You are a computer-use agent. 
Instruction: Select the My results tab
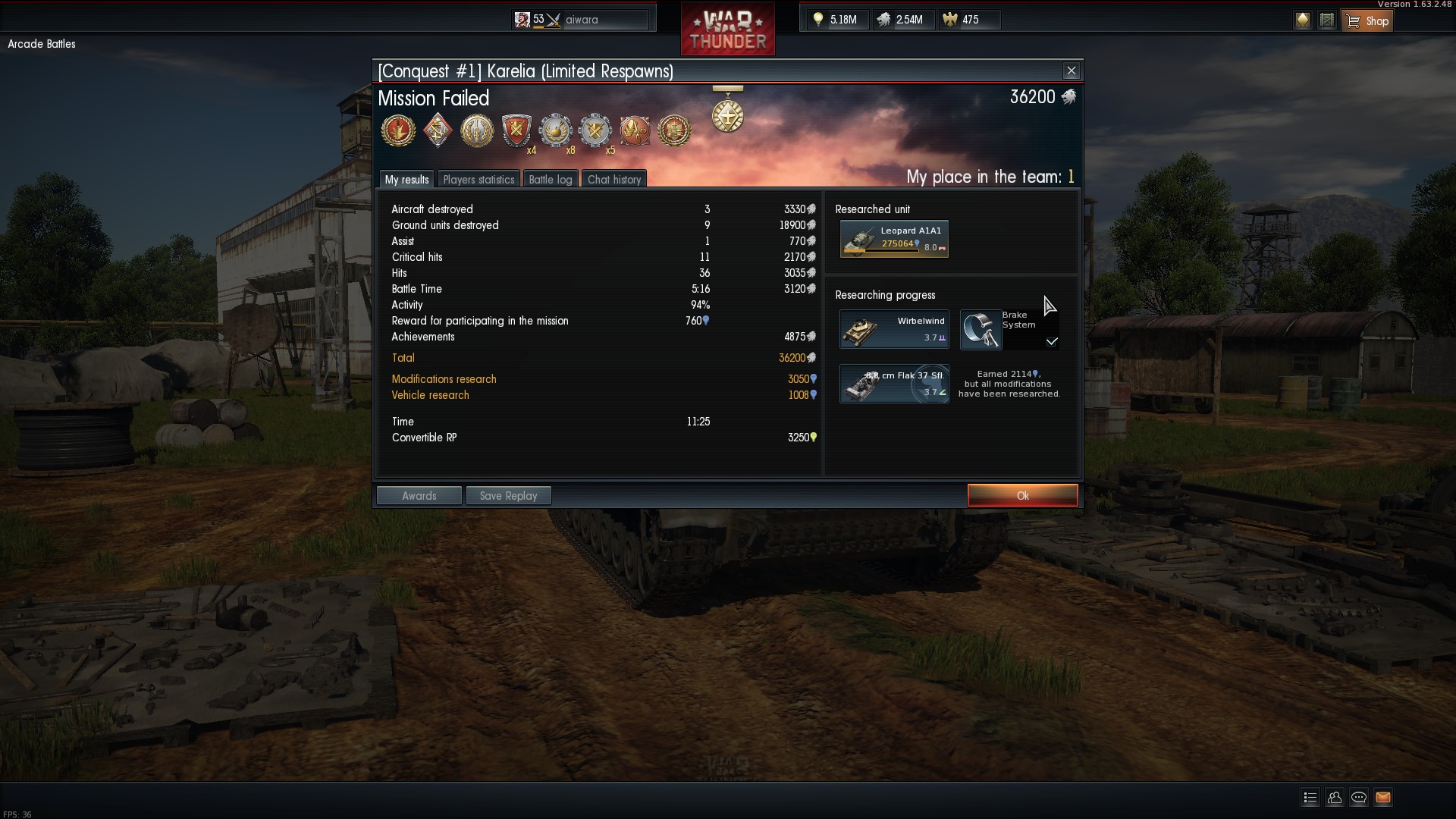point(406,180)
